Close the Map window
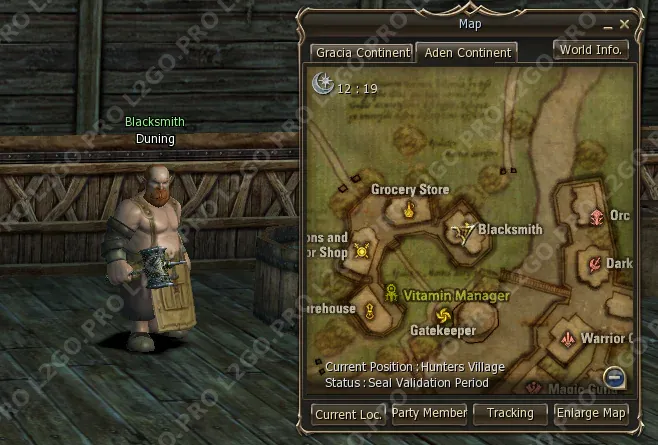This screenshot has height=445, width=658. point(625,24)
